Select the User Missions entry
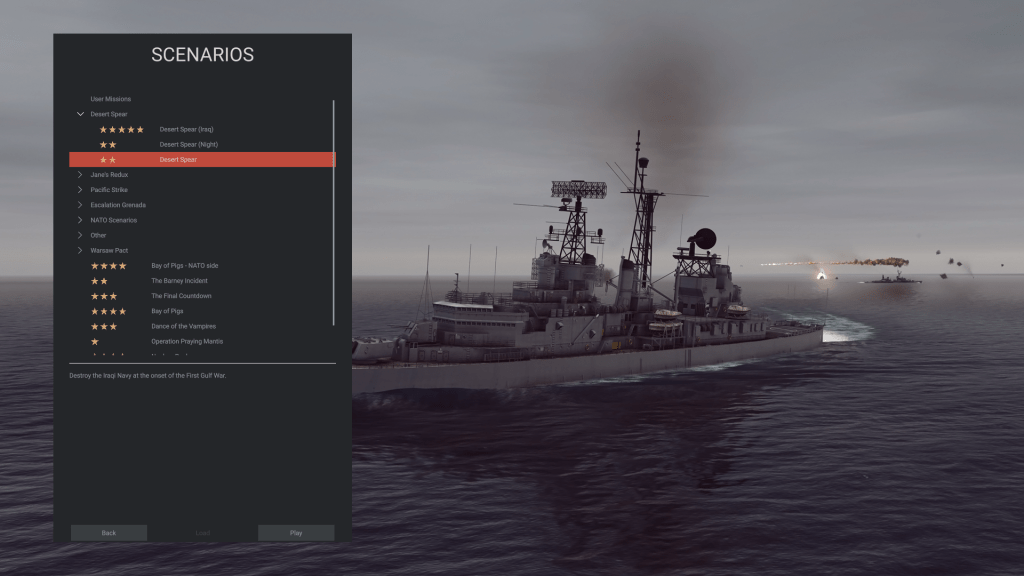Viewport: 1024px width, 576px height. 110,99
